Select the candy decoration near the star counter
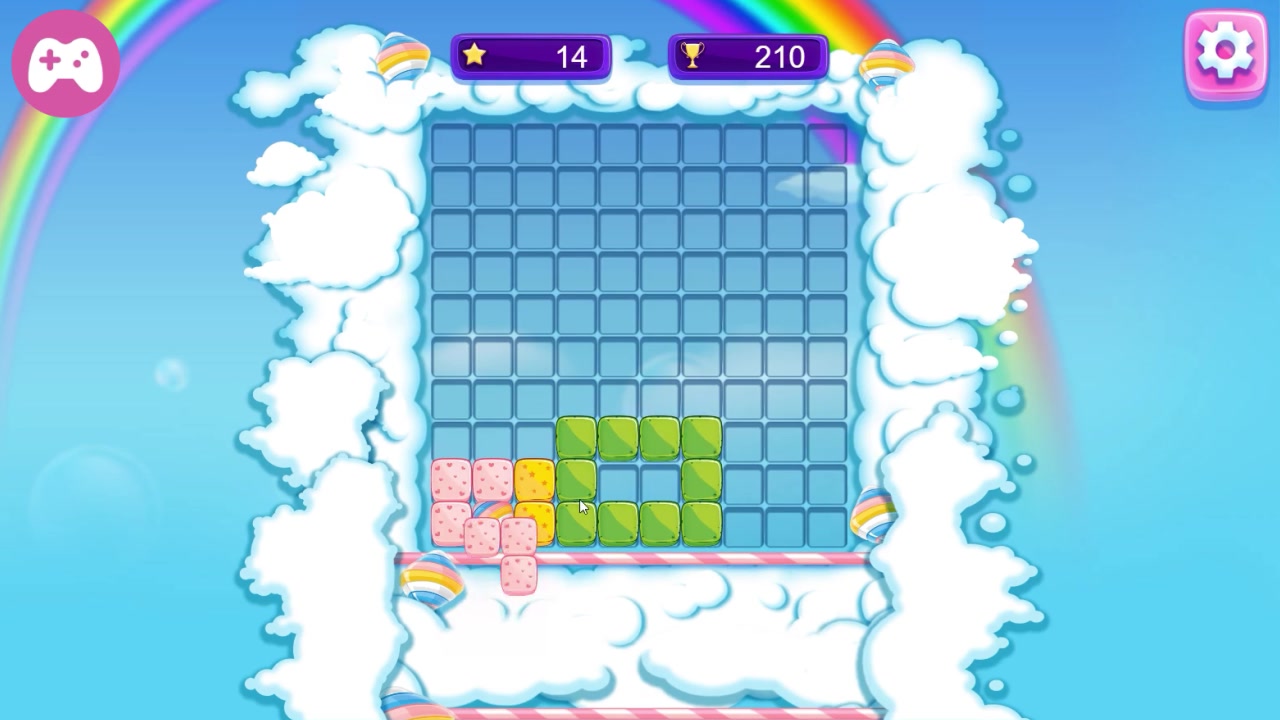The image size is (1280, 720). tap(405, 60)
